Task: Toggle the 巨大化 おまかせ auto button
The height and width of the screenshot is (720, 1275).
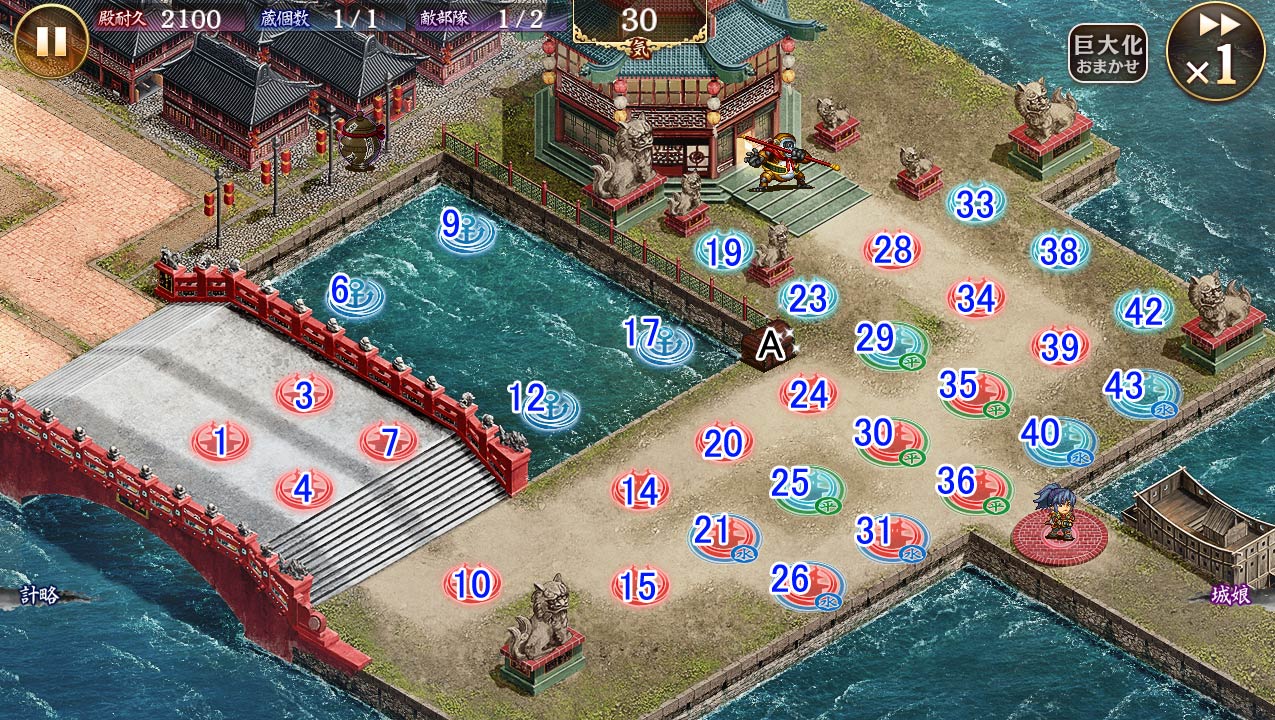Action: [x=1107, y=53]
